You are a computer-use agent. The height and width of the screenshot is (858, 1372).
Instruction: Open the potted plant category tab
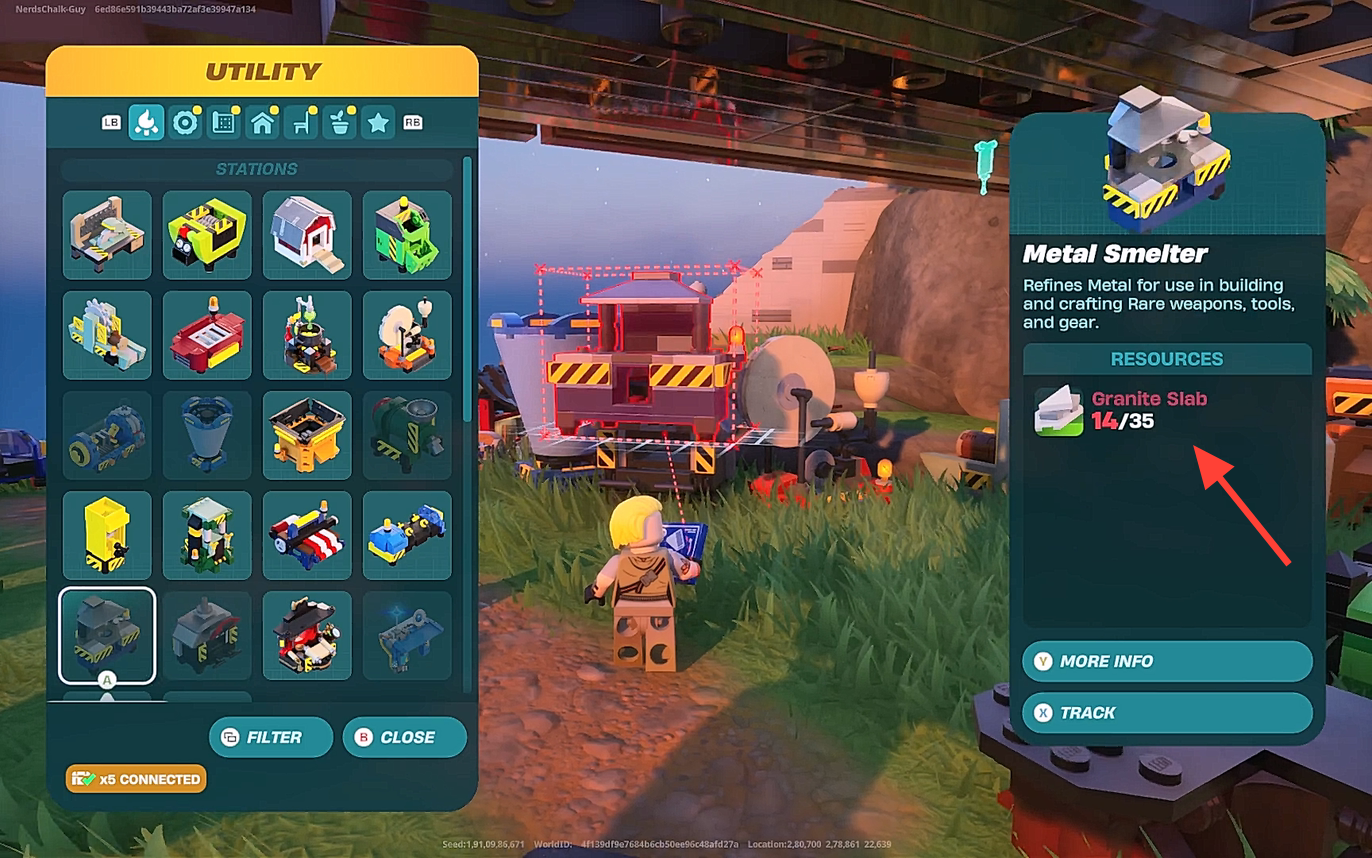tap(340, 124)
